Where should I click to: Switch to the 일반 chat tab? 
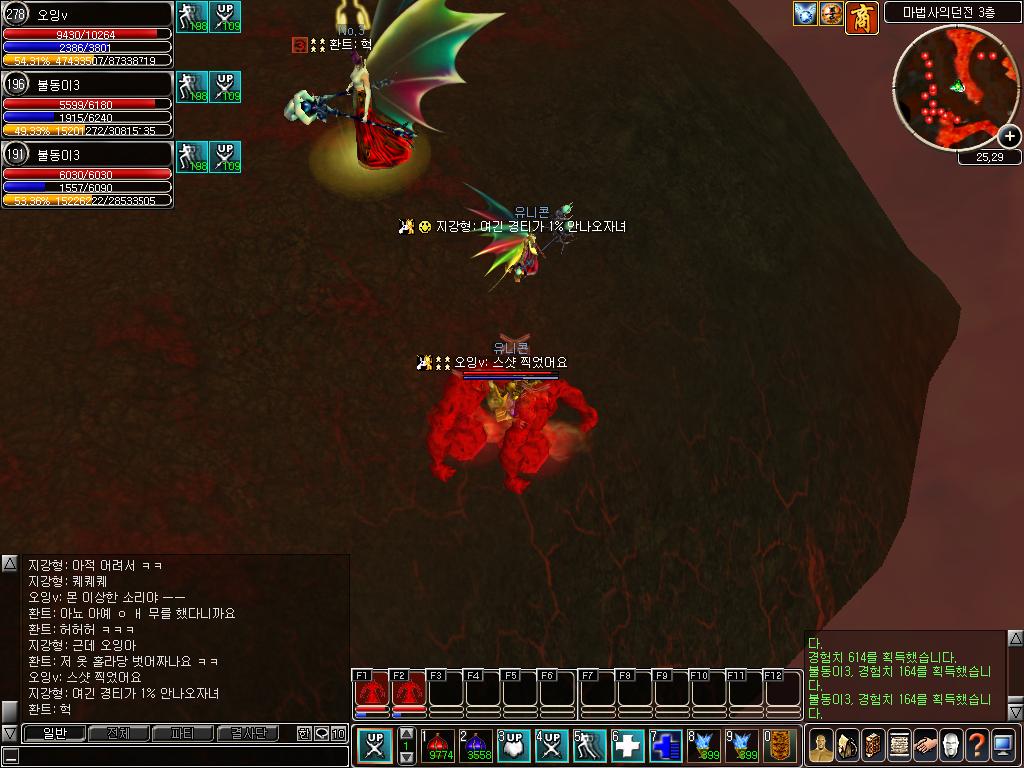(x=54, y=733)
